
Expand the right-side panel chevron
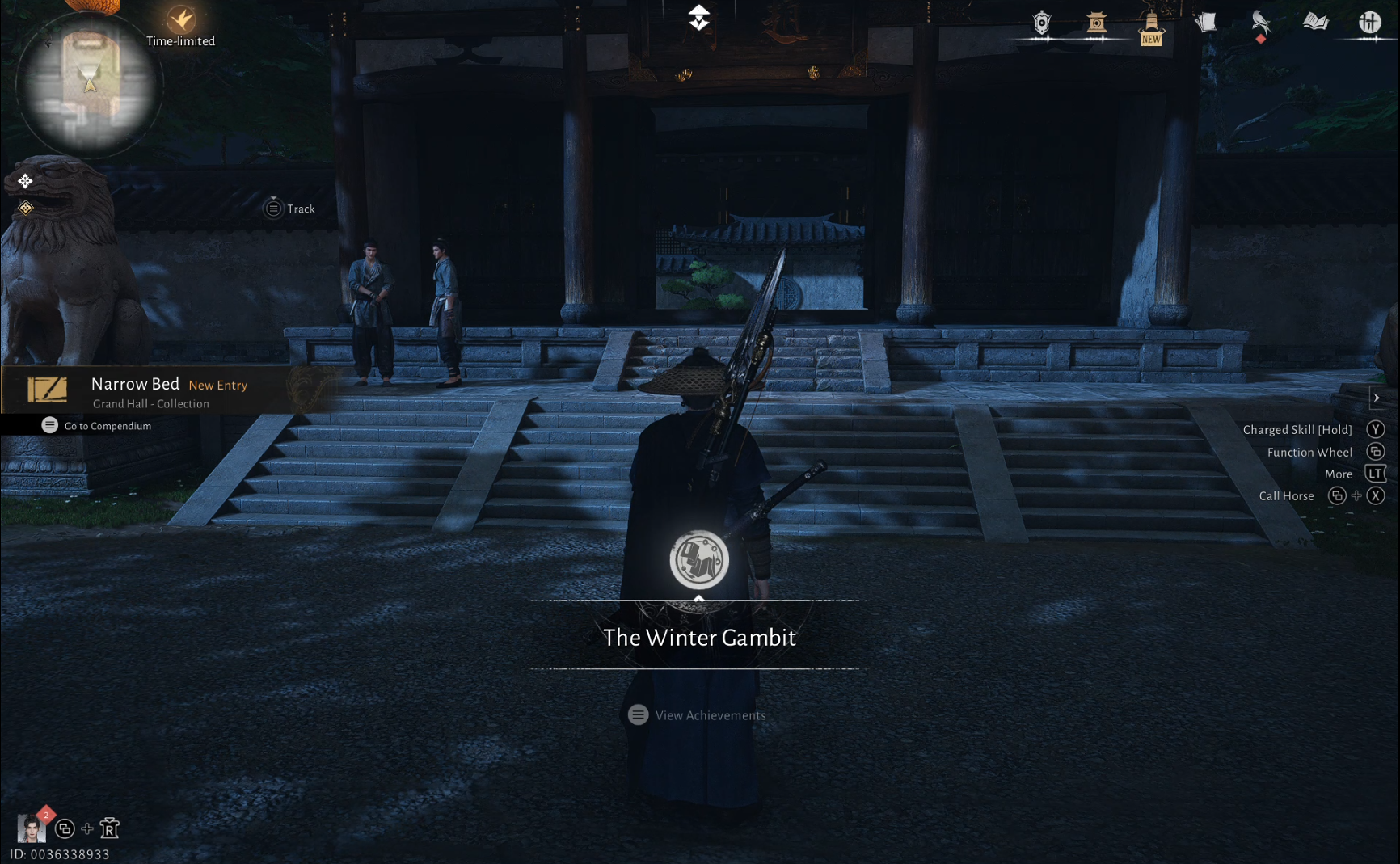(1377, 398)
